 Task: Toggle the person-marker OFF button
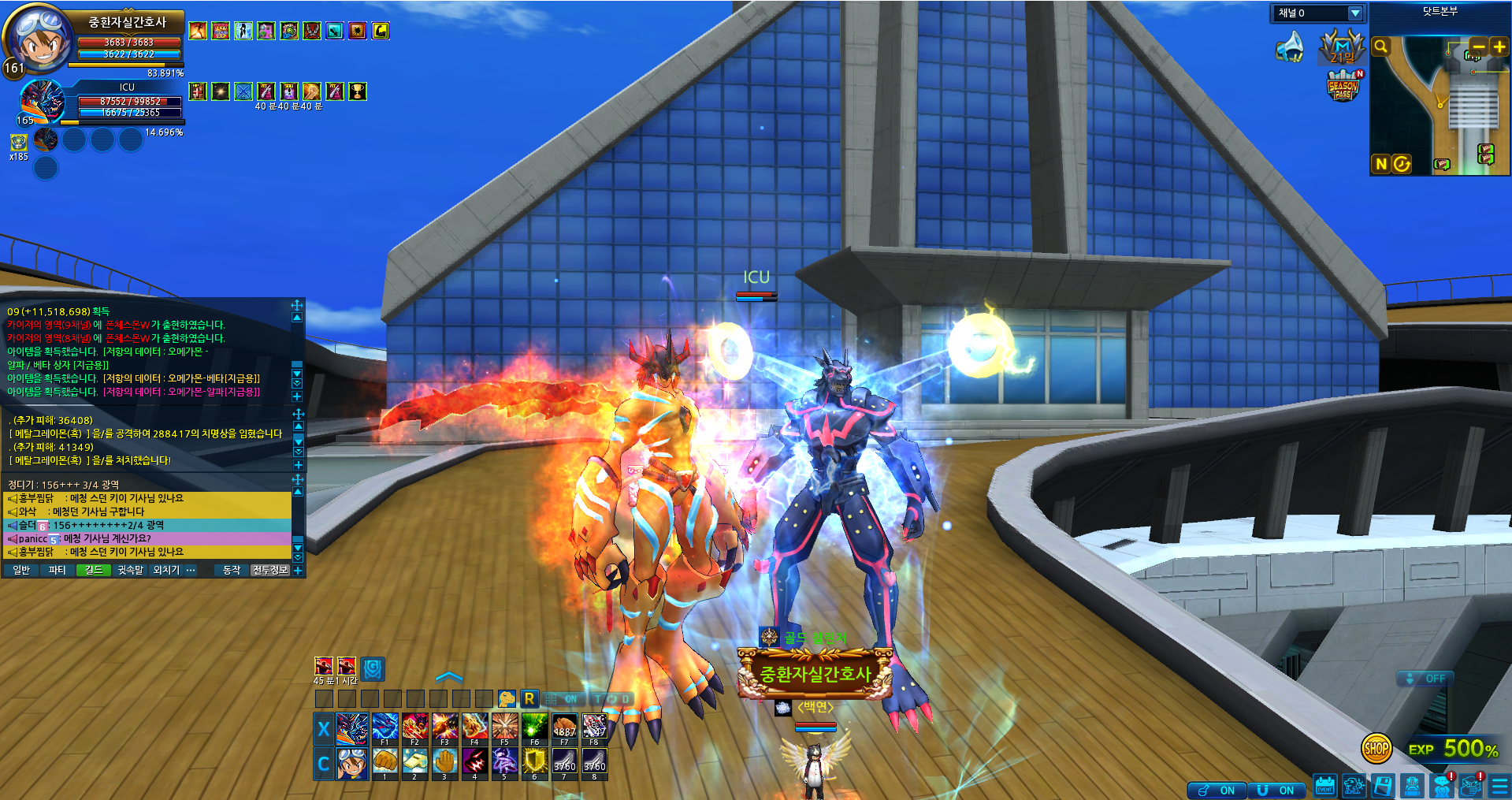tap(1425, 679)
